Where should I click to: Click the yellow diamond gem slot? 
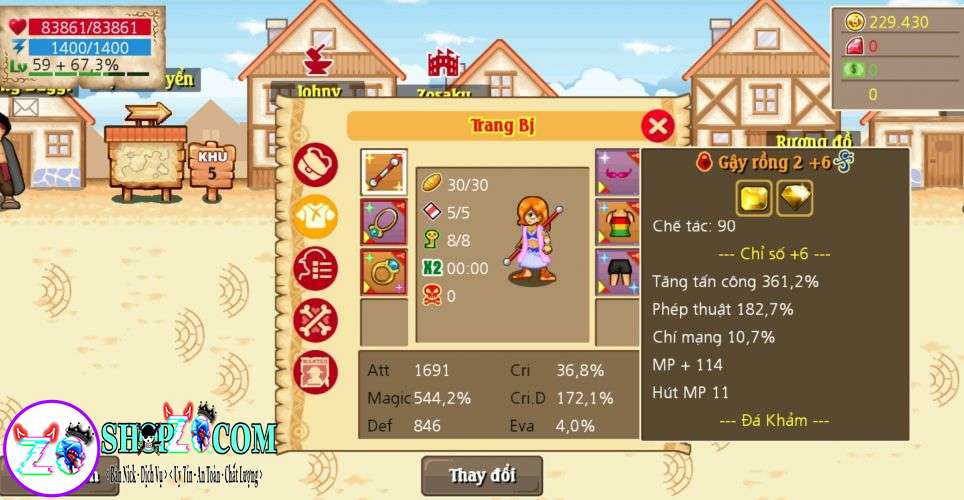(x=795, y=198)
